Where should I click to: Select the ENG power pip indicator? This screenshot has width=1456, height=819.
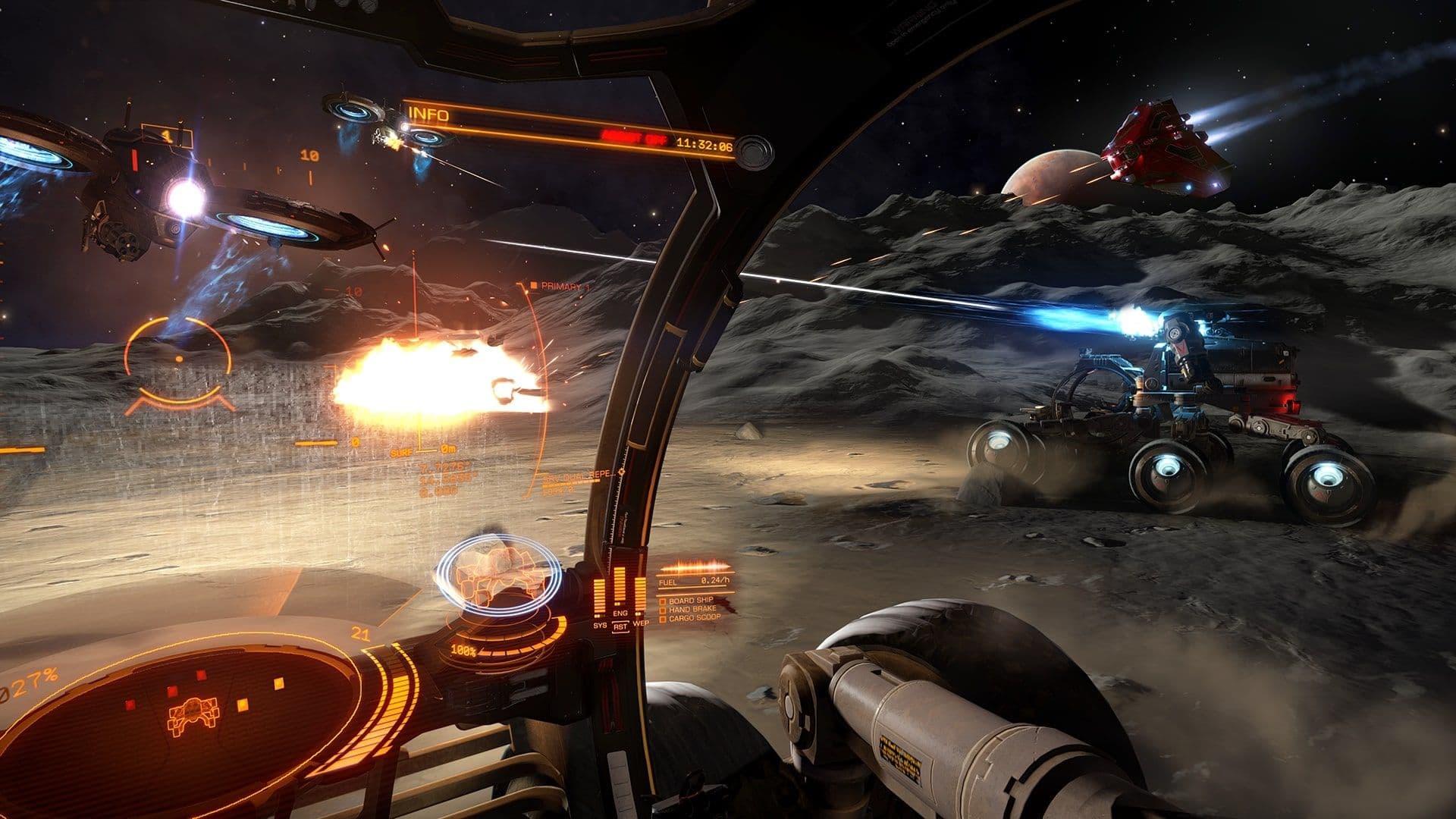(x=620, y=588)
